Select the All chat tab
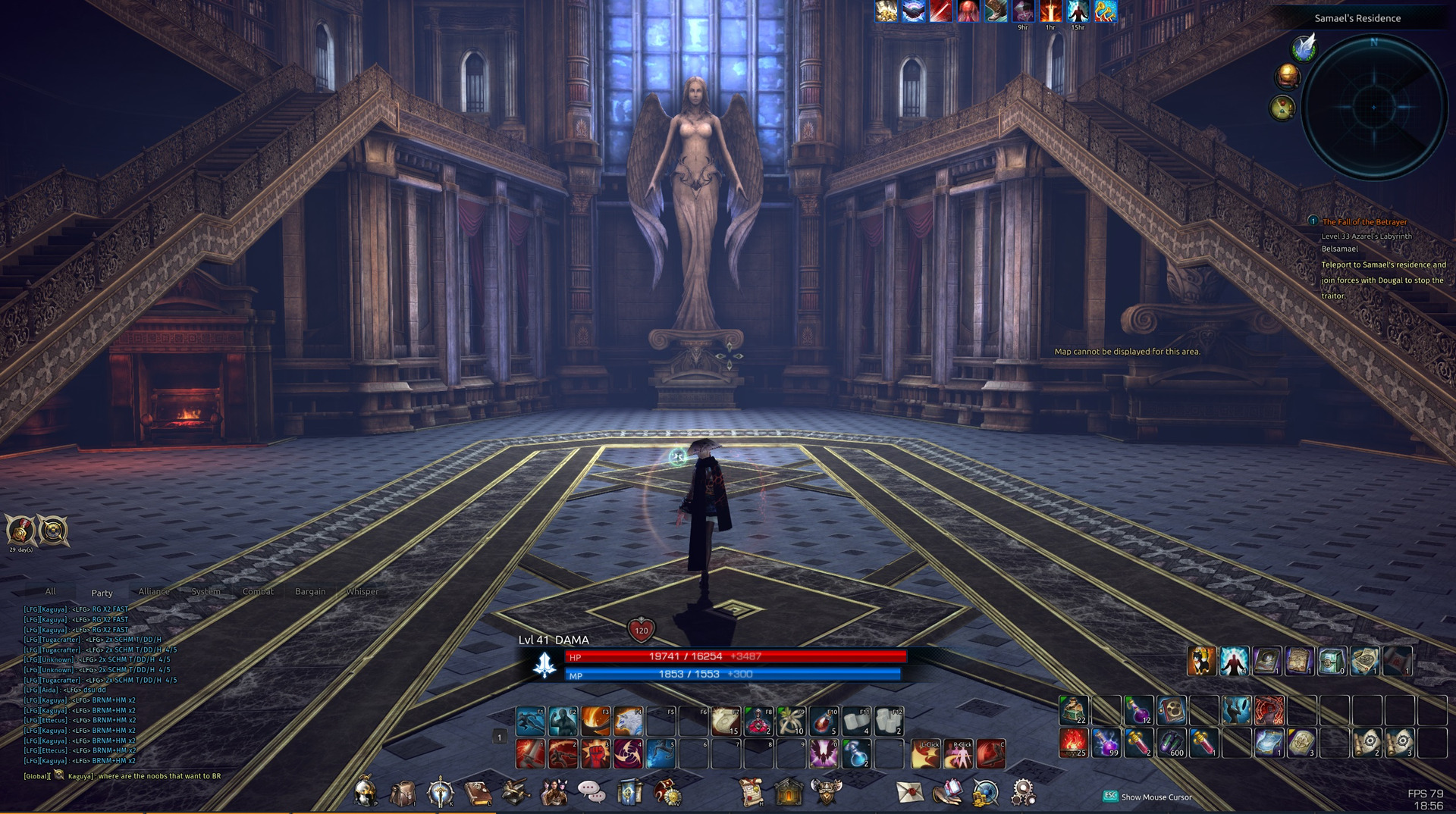1456x814 pixels. 50,591
